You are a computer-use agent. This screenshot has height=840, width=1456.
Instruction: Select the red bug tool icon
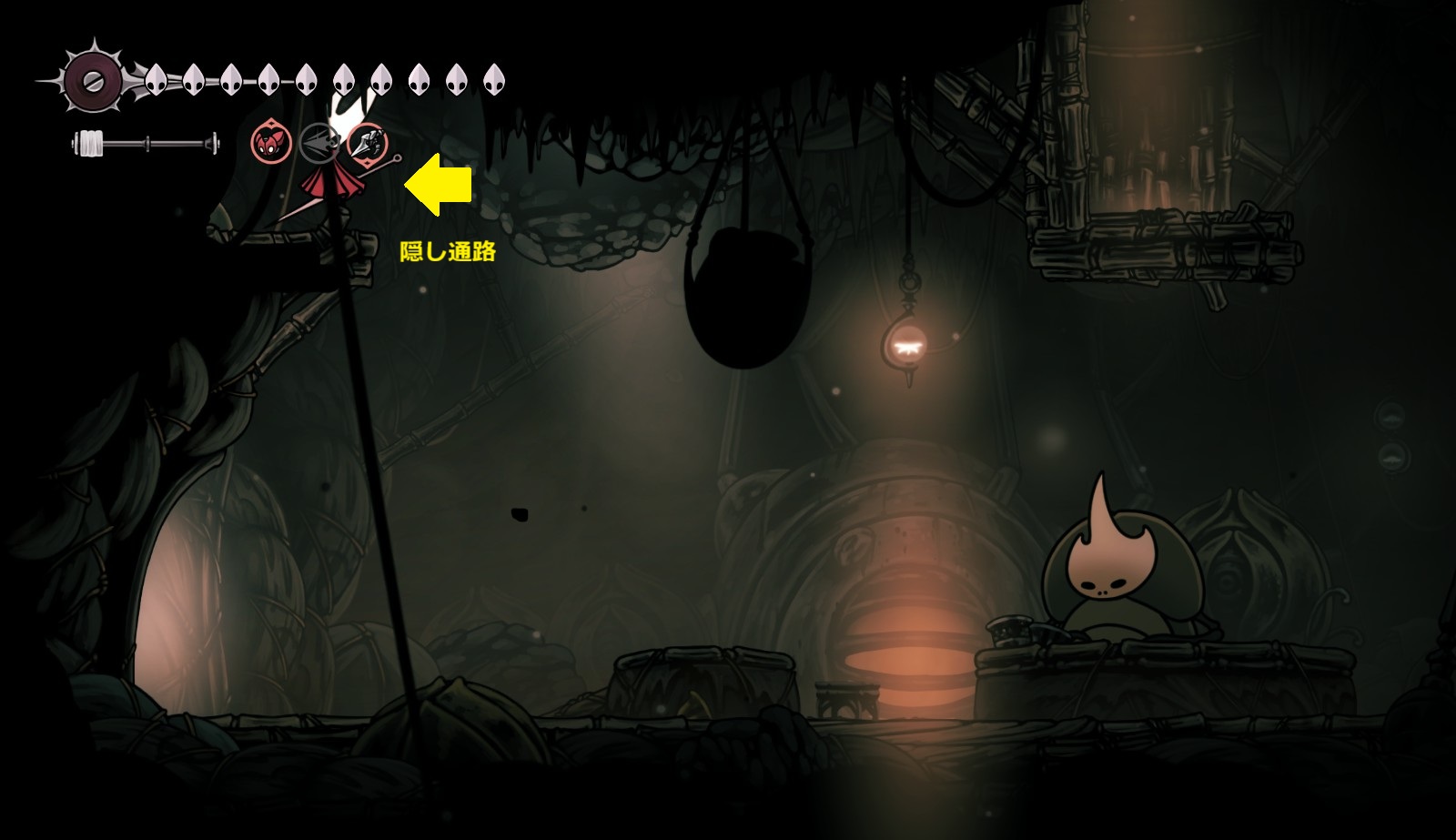pos(270,143)
